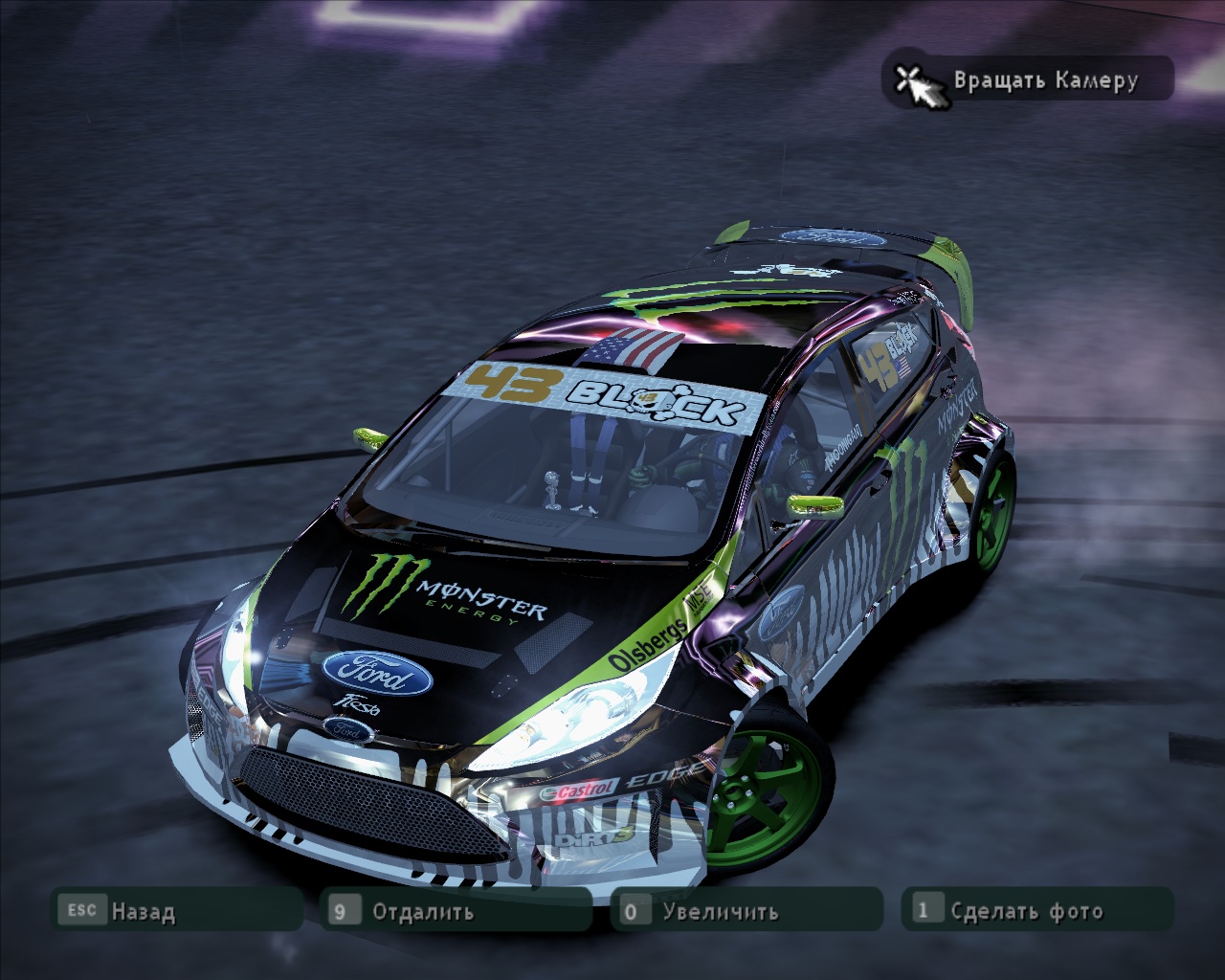
Task: Activate the Вращать Камеру camera rotate control
Action: (x=1027, y=79)
